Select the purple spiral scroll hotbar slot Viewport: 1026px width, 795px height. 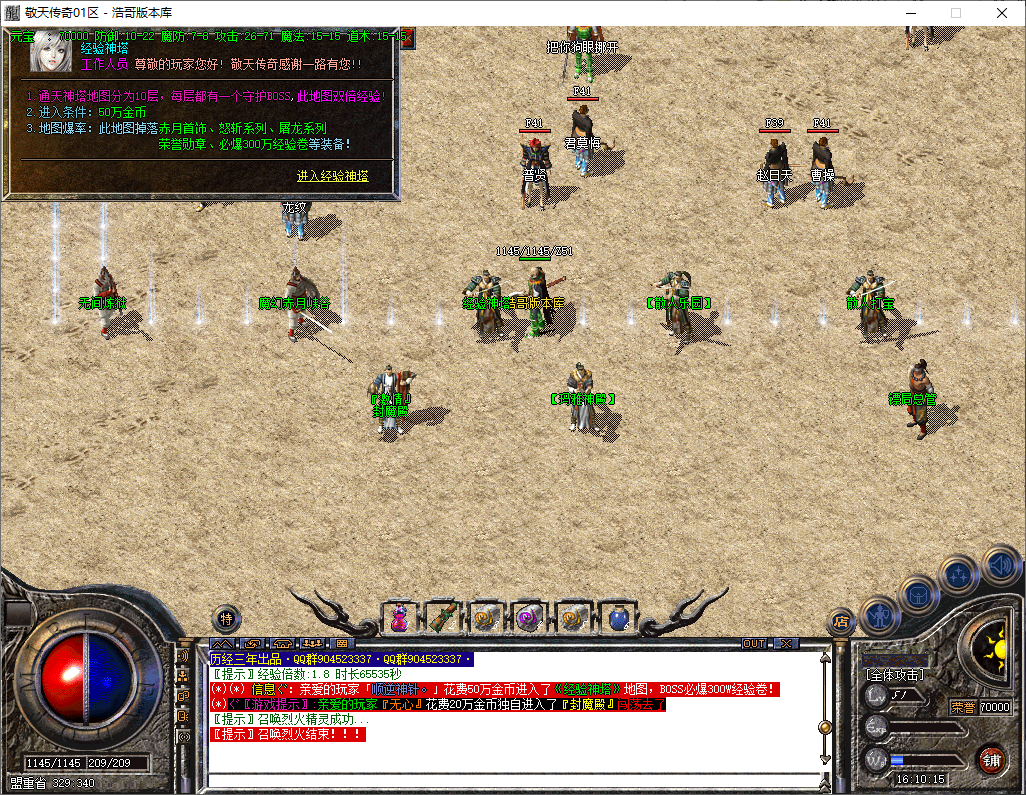[530, 619]
